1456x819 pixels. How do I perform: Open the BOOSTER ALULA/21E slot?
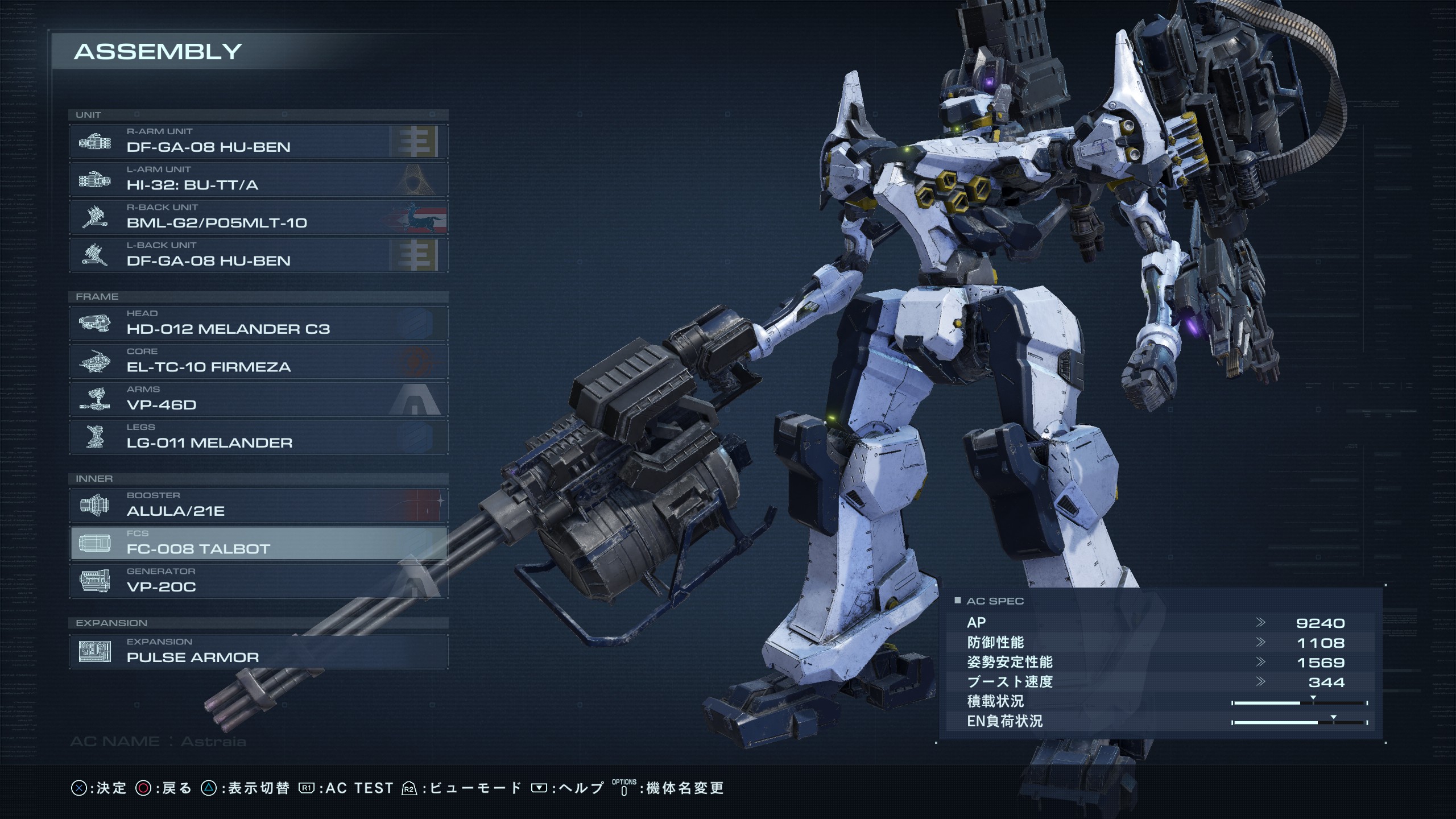259,505
